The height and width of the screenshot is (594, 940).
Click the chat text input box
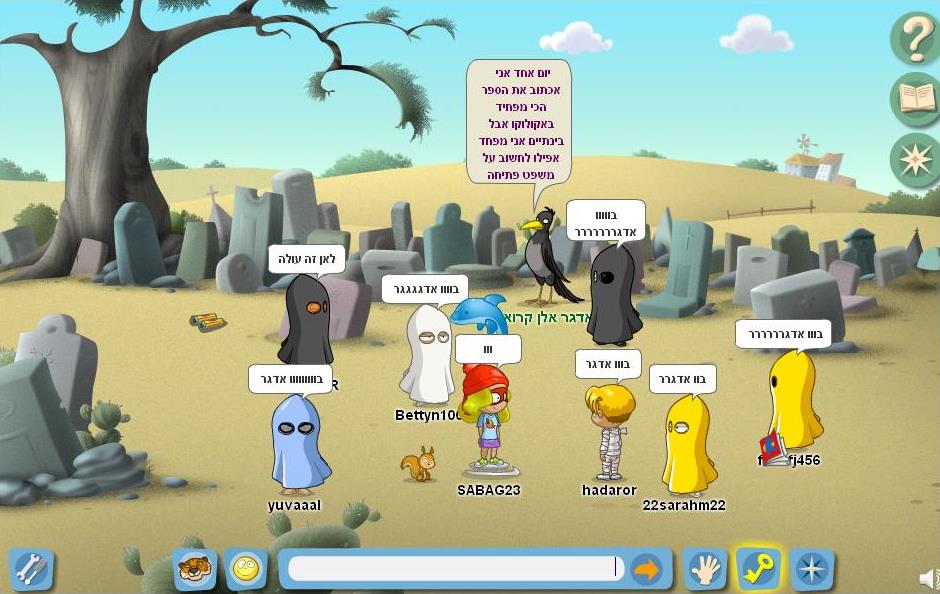pyautogui.click(x=455, y=569)
